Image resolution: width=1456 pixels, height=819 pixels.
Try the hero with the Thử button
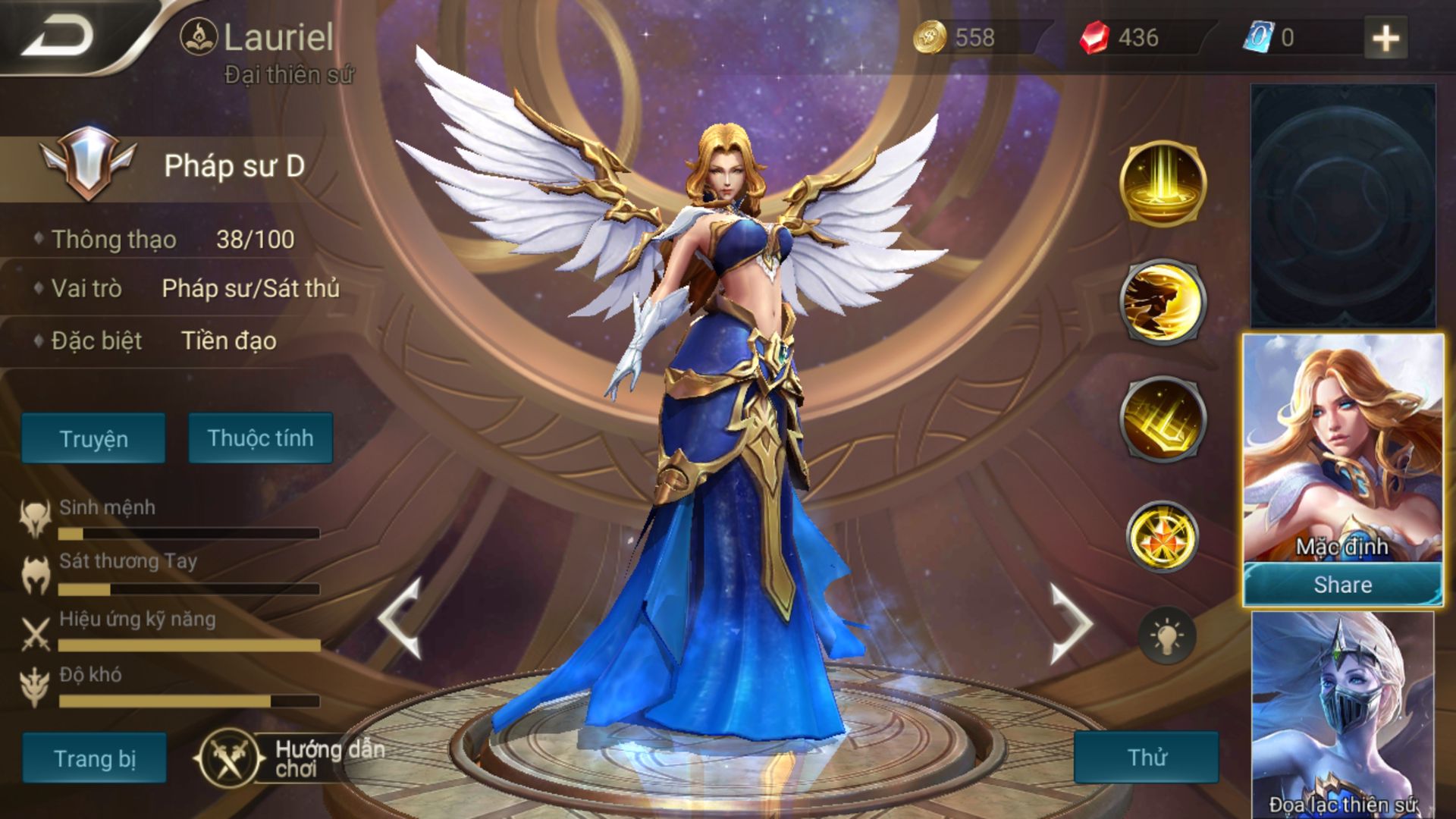click(1146, 757)
